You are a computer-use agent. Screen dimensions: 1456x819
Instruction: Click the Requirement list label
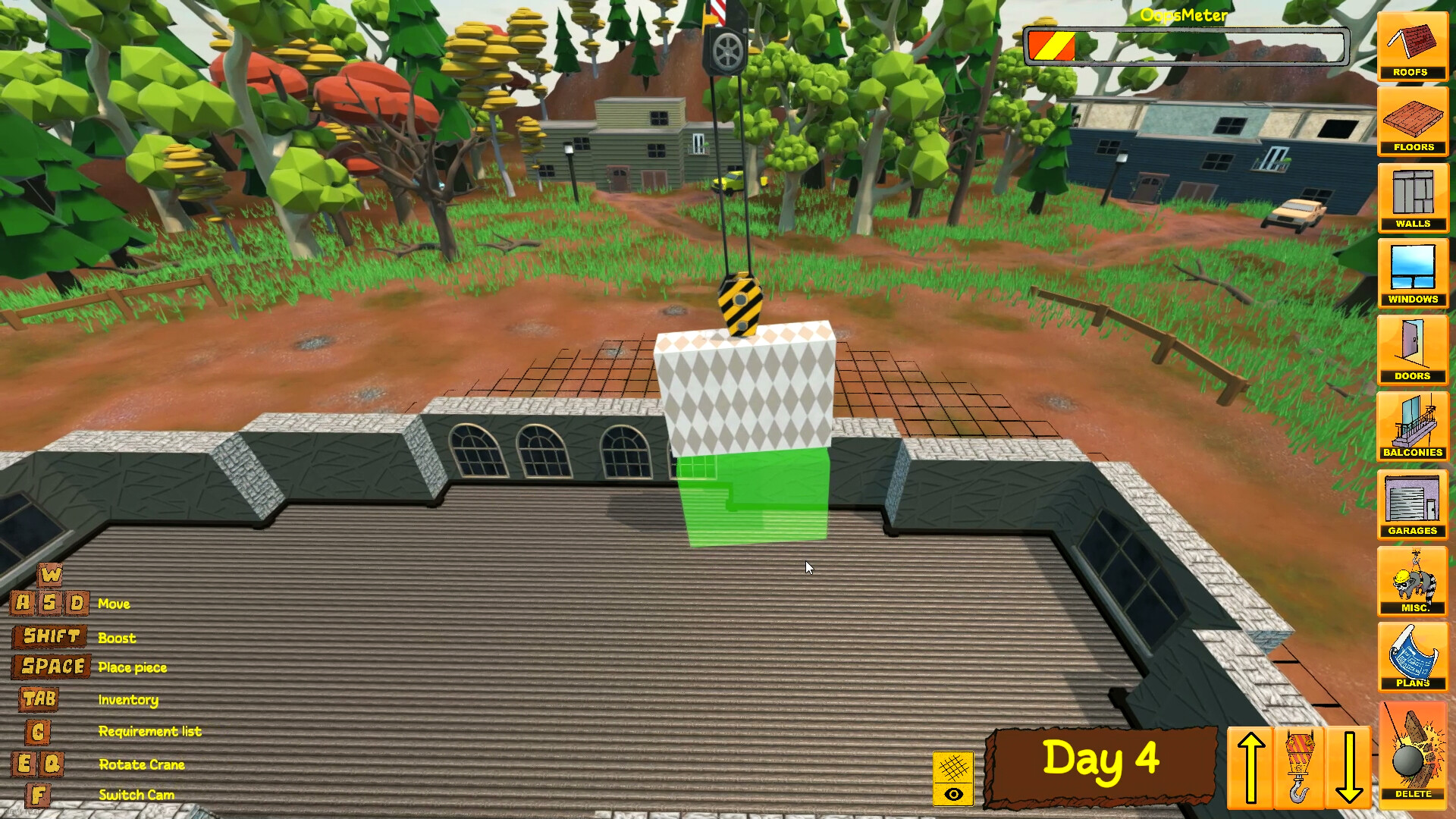tap(149, 731)
